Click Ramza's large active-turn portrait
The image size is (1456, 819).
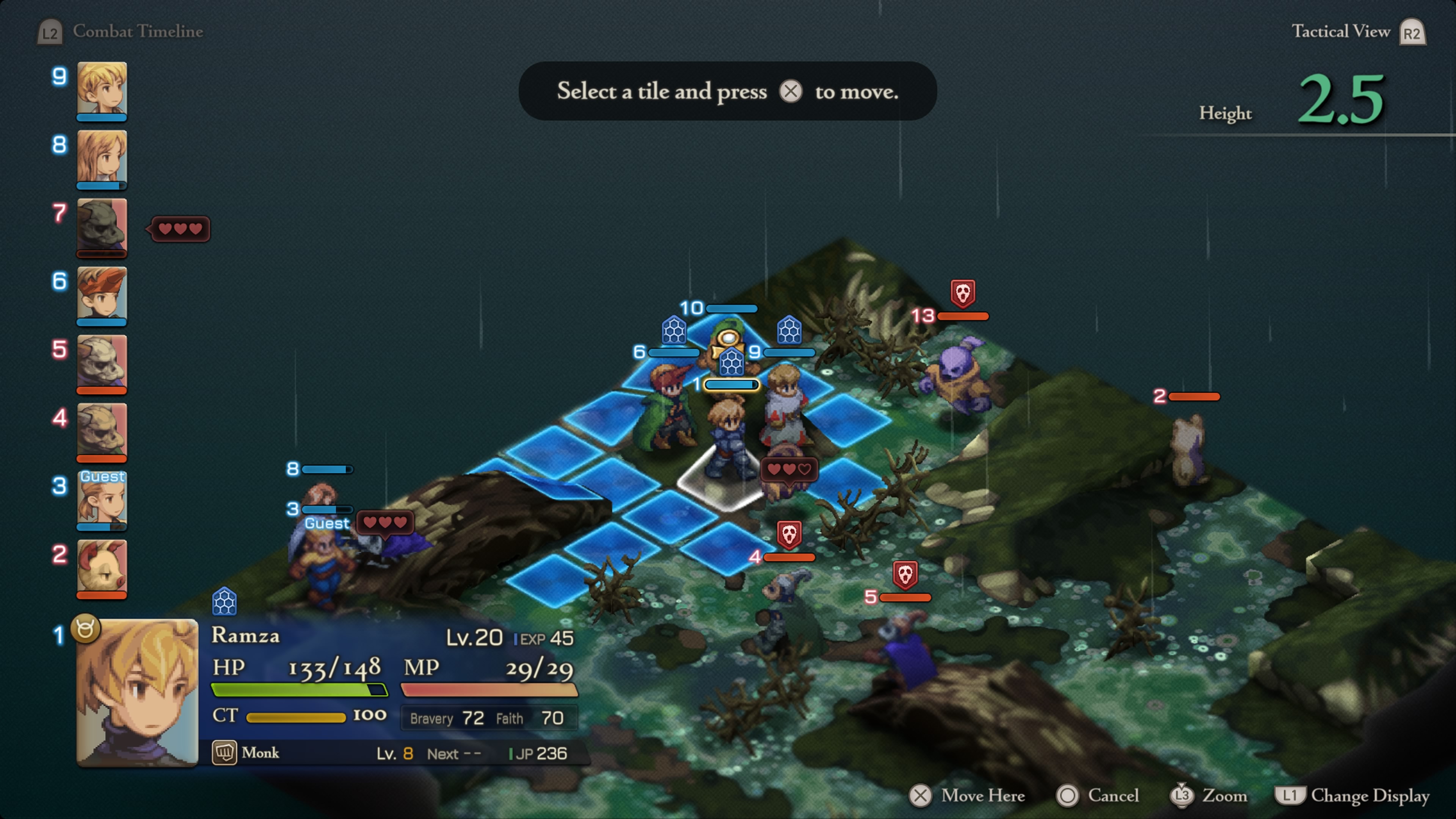[137, 692]
